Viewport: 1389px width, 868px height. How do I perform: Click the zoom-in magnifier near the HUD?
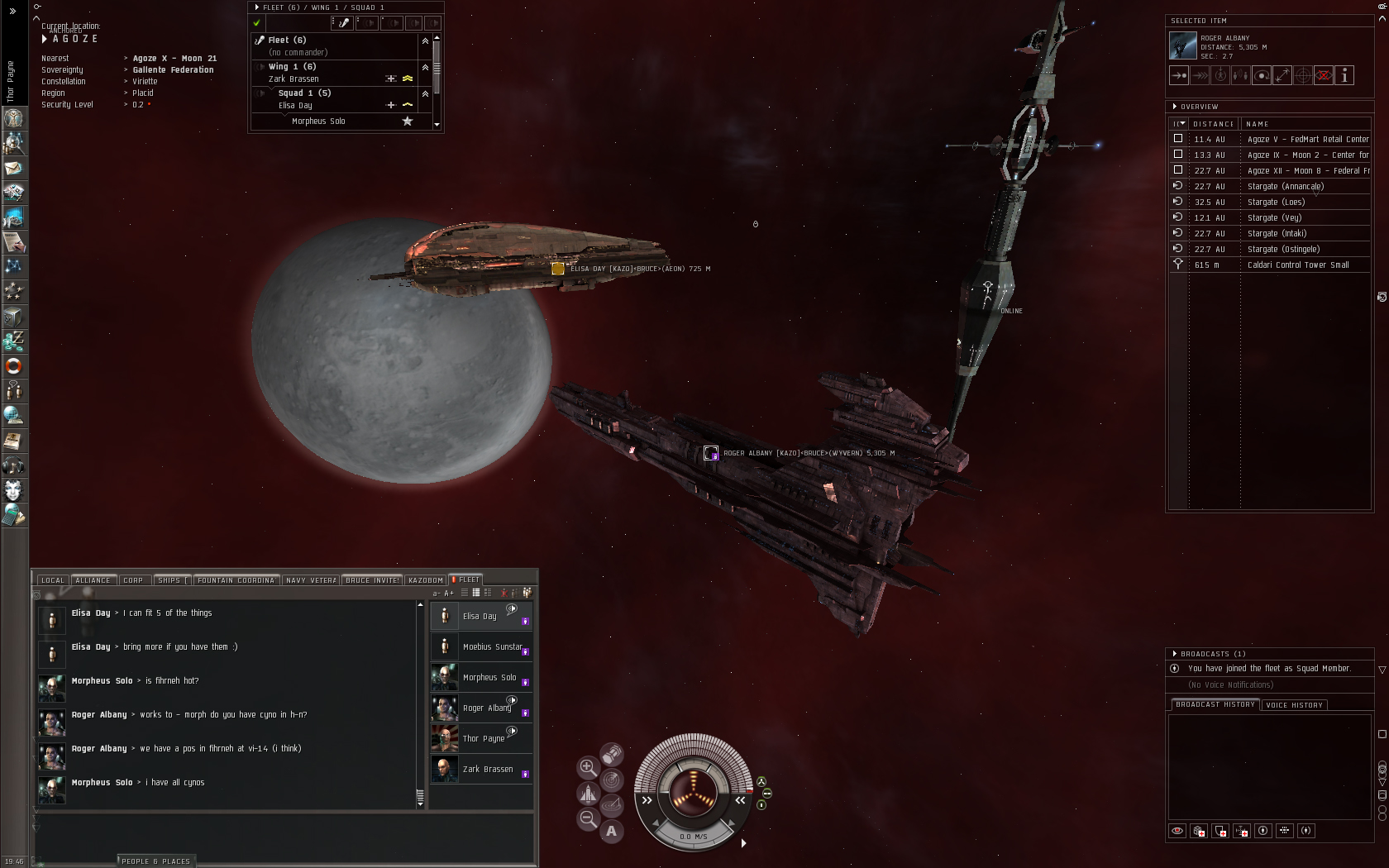tap(587, 767)
